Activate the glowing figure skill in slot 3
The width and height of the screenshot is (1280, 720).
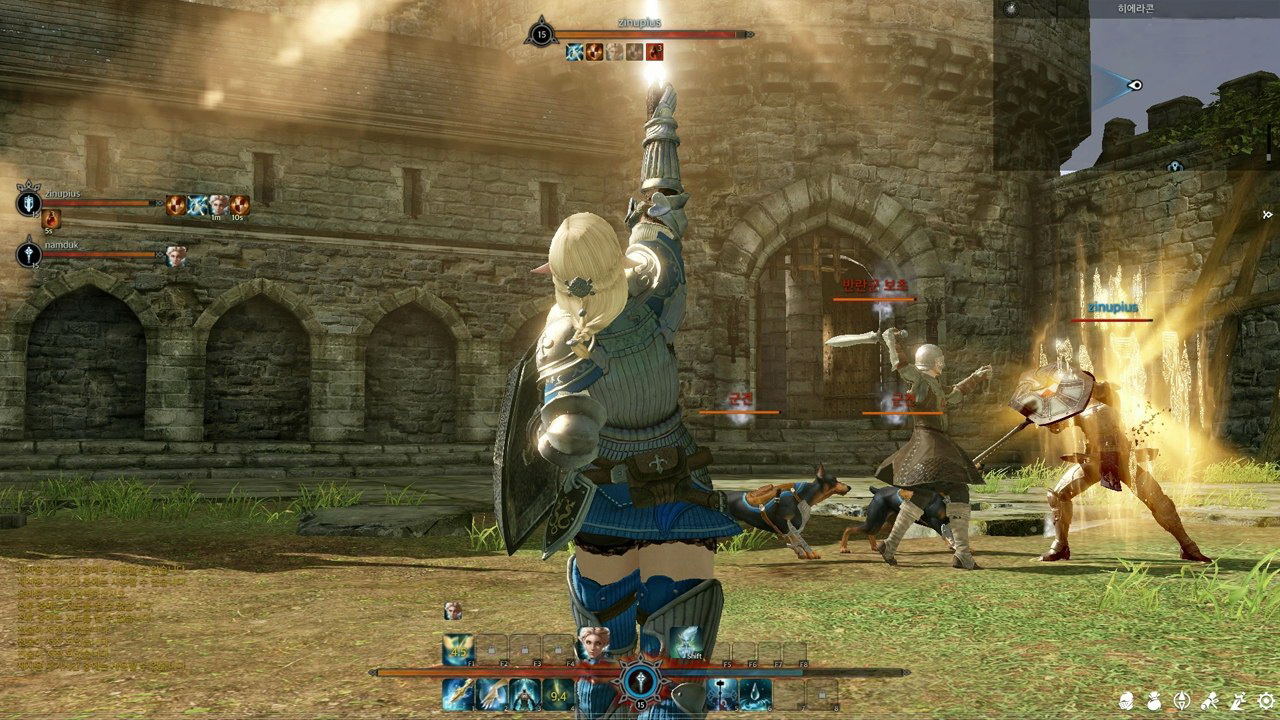(x=525, y=694)
